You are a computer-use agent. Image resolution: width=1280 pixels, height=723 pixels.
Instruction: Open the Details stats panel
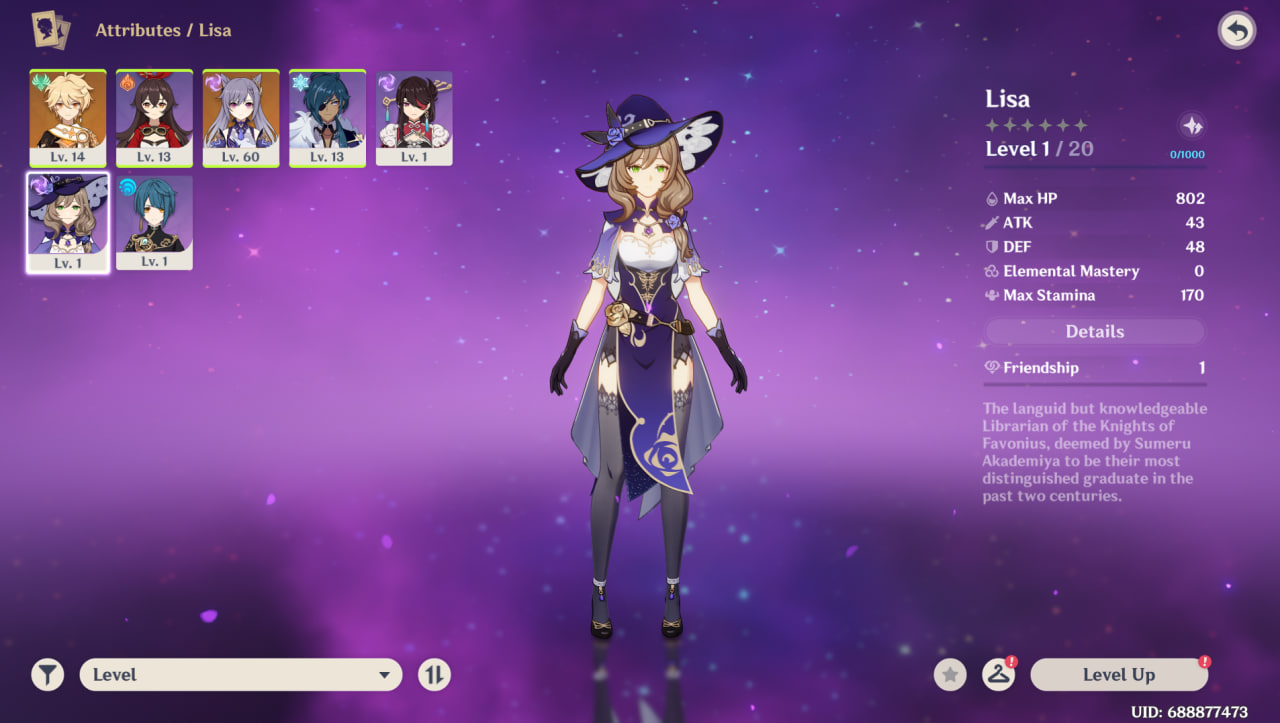point(1095,332)
